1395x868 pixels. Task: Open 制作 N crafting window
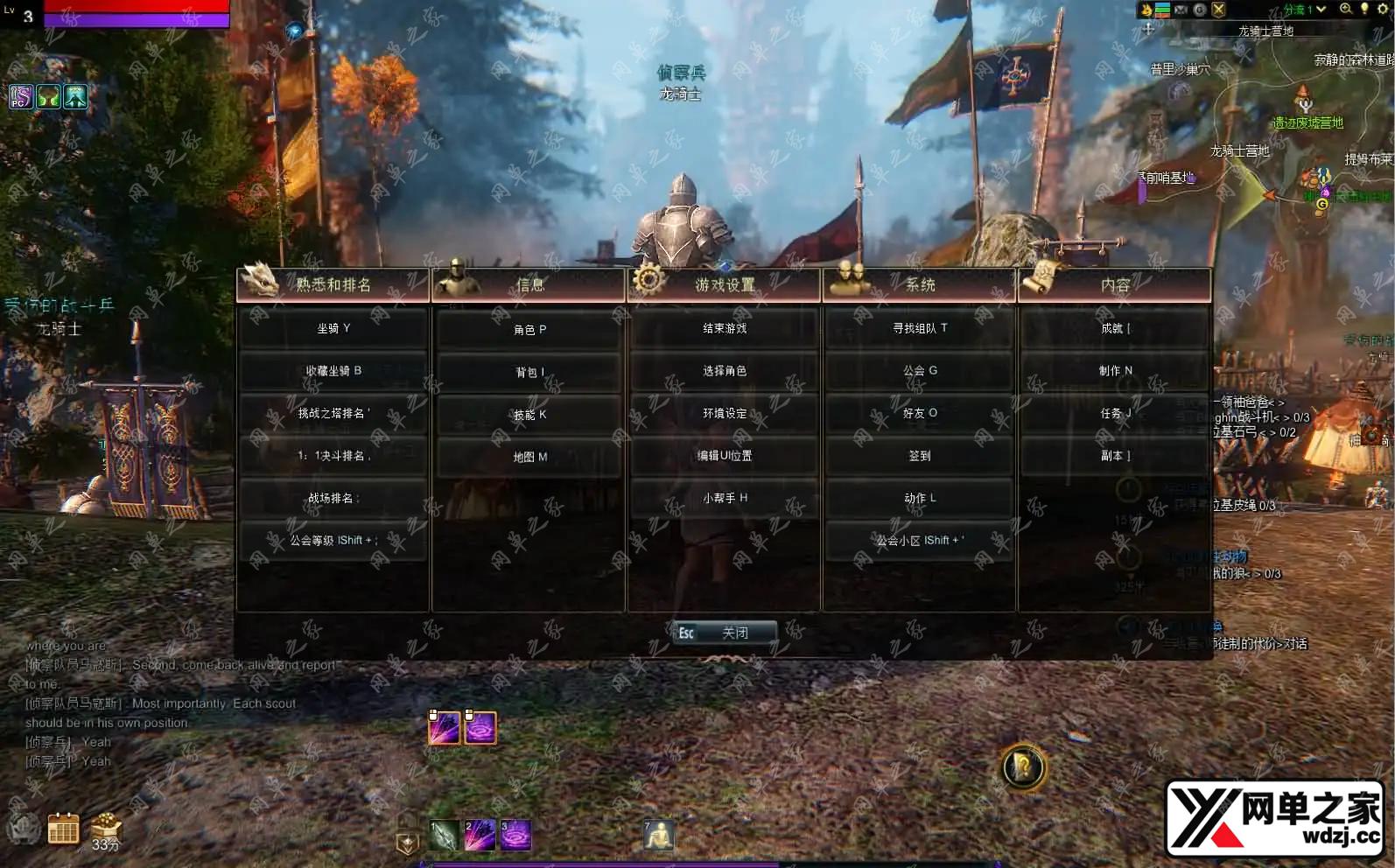click(x=1116, y=371)
